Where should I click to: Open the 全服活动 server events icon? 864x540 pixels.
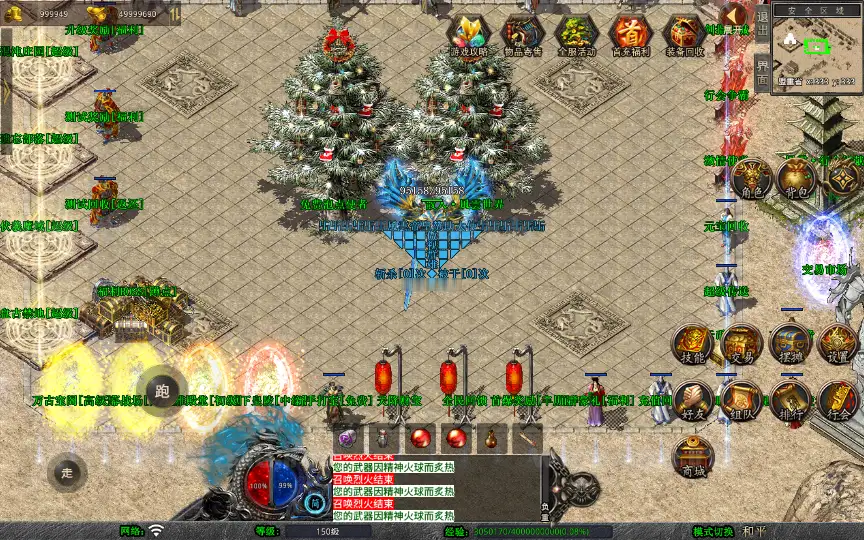[576, 36]
